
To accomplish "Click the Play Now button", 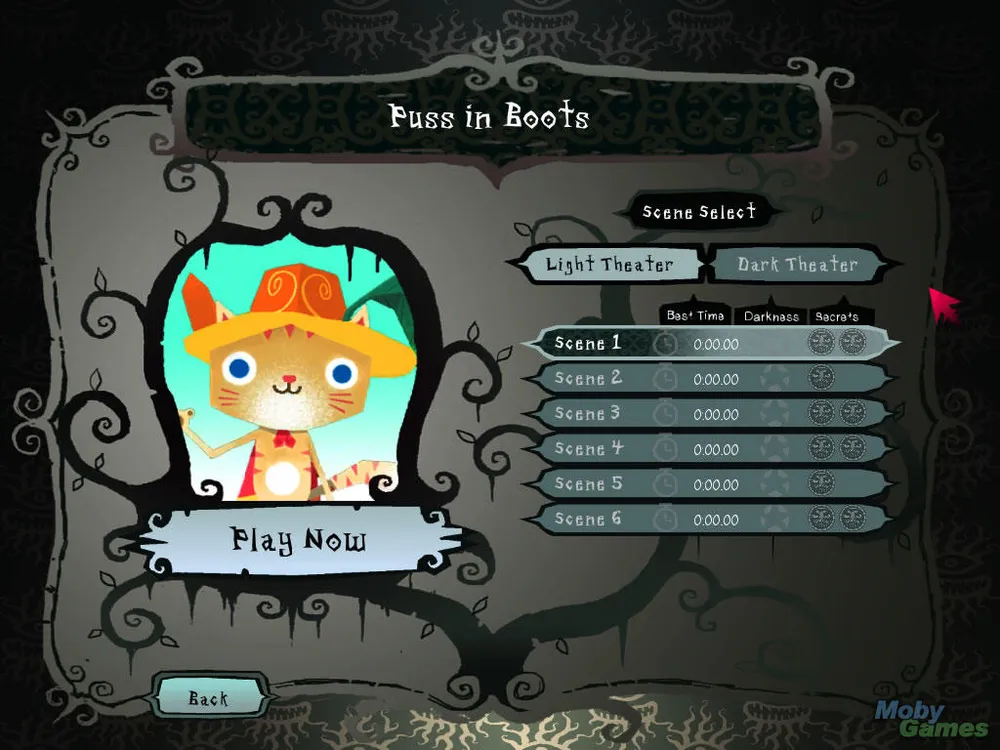I will click(300, 541).
